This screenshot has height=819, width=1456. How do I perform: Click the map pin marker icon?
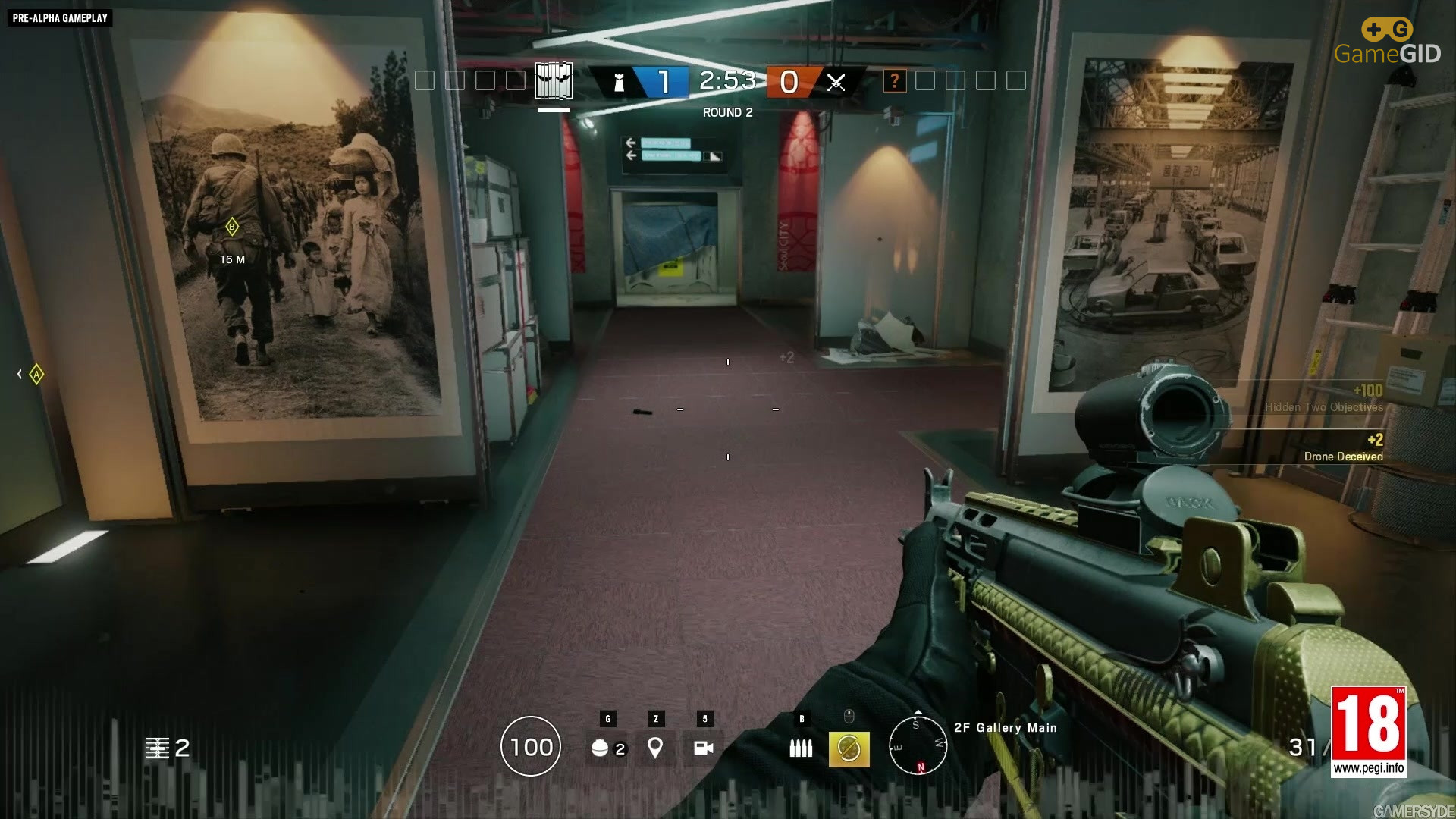655,748
